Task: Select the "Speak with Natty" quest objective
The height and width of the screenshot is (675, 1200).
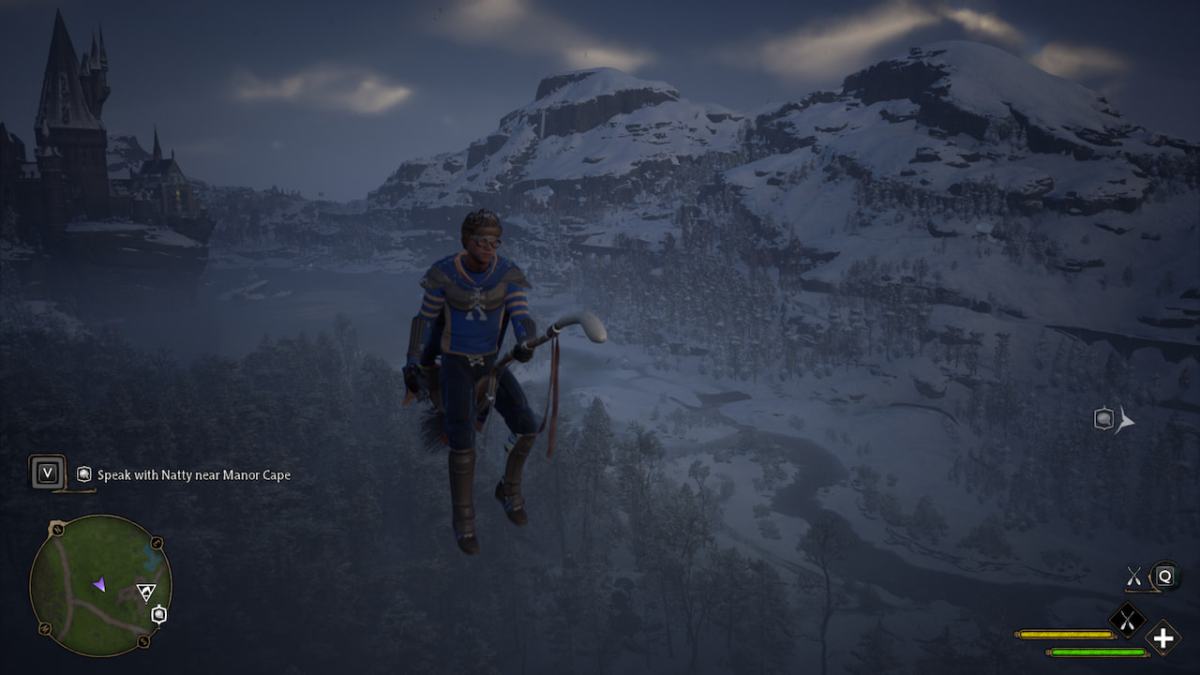Action: pyautogui.click(x=193, y=475)
